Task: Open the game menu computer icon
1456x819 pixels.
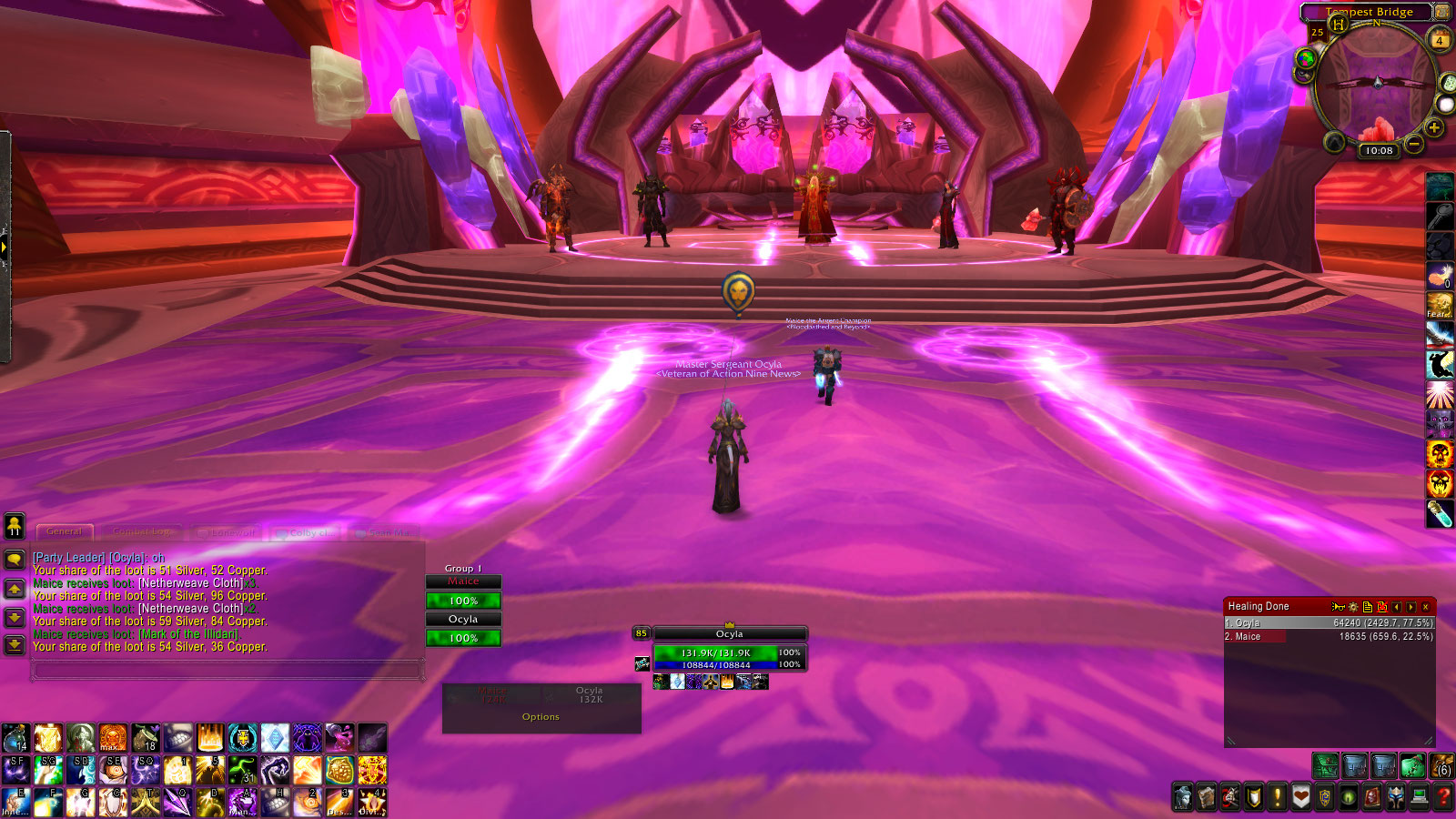Action: point(1420,798)
